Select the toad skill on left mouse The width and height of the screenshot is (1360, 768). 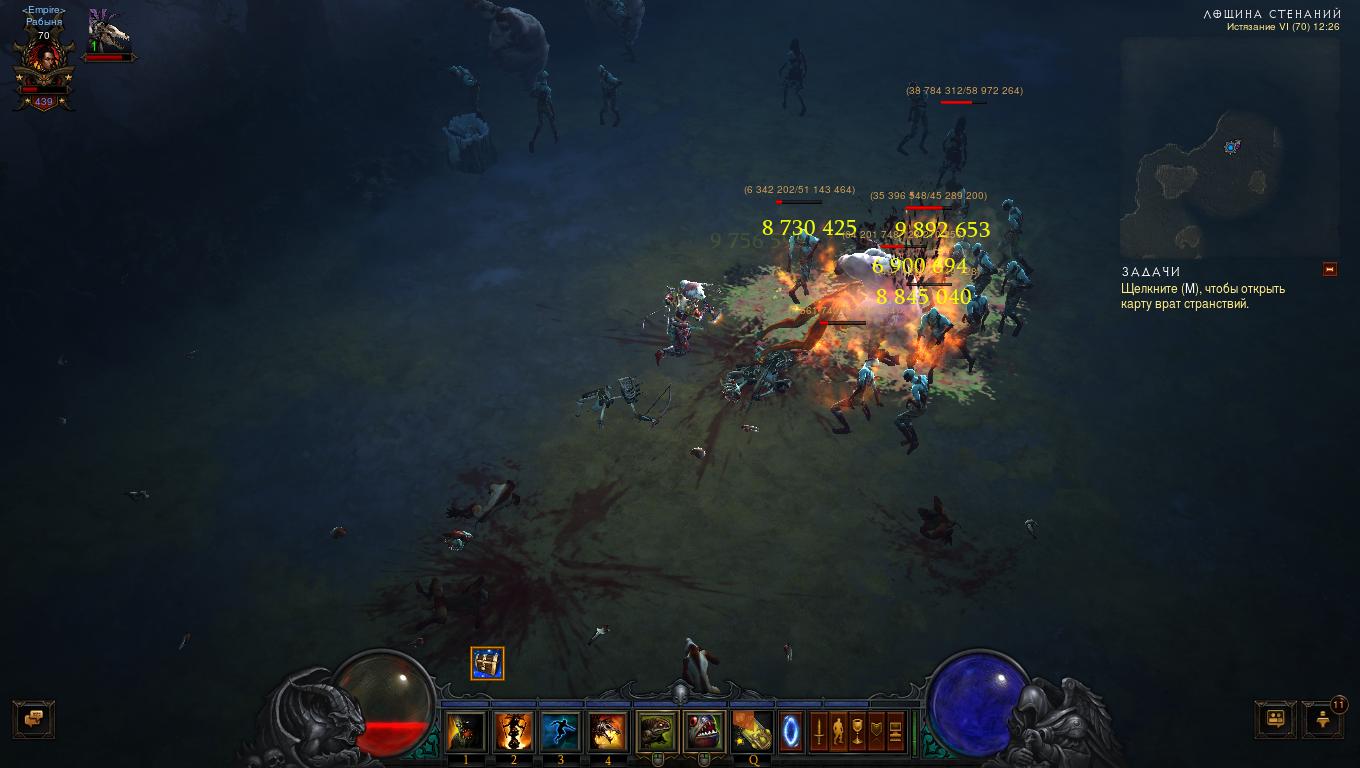(657, 732)
